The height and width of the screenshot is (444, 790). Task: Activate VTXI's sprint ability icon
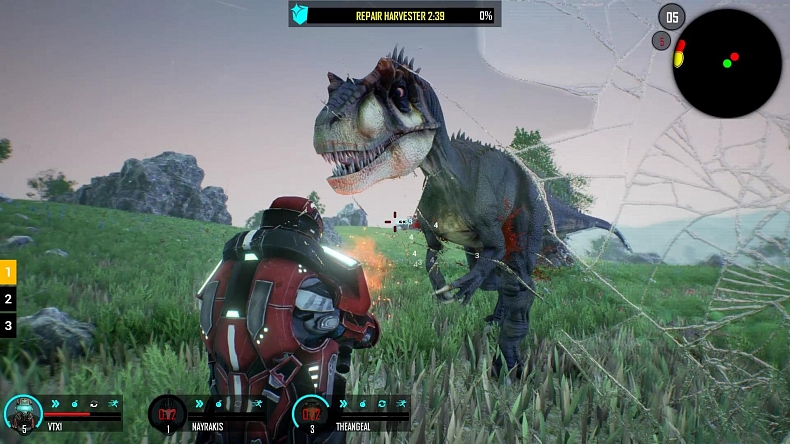(x=111, y=403)
